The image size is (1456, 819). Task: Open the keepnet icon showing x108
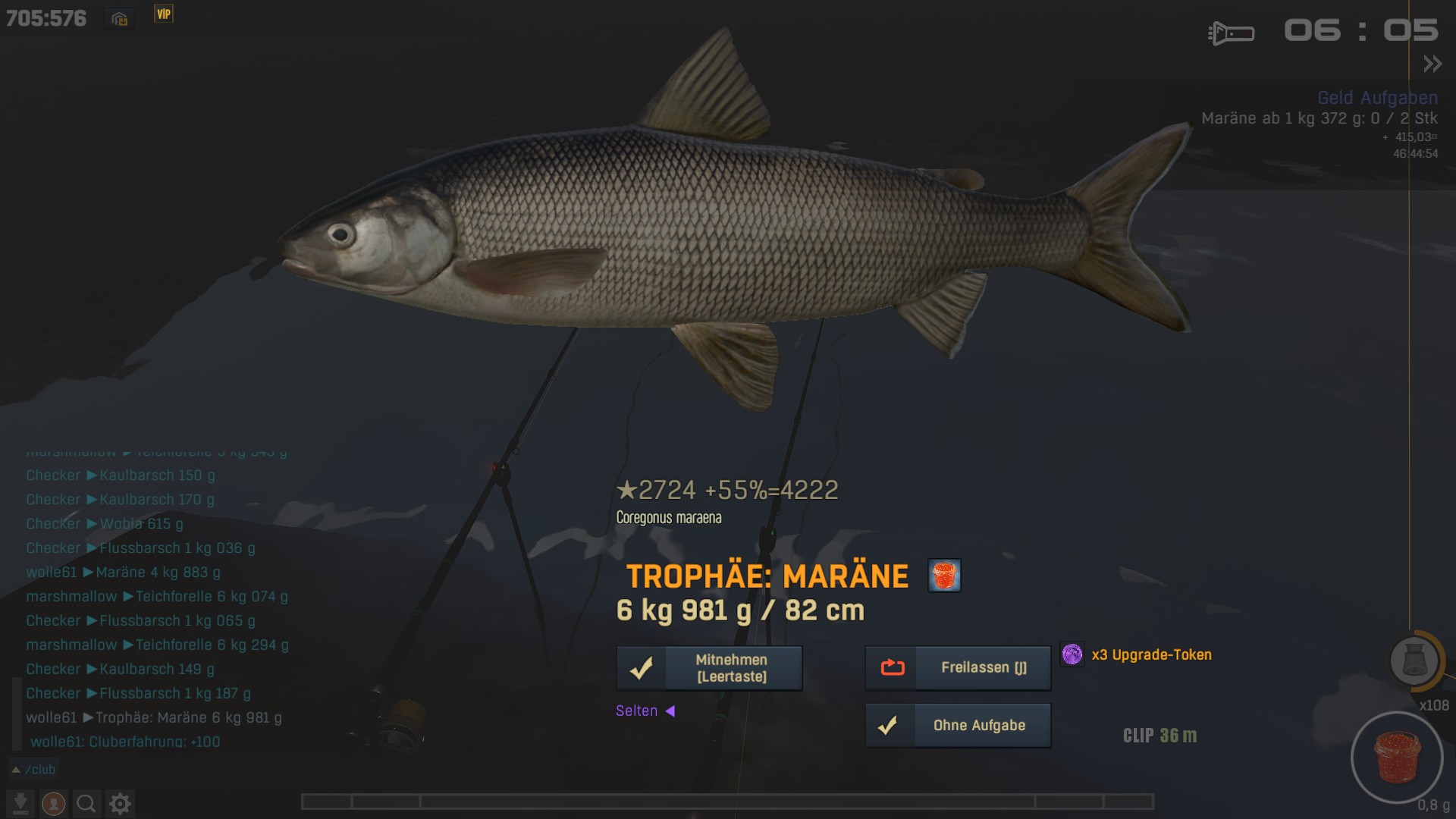pyautogui.click(x=1414, y=661)
